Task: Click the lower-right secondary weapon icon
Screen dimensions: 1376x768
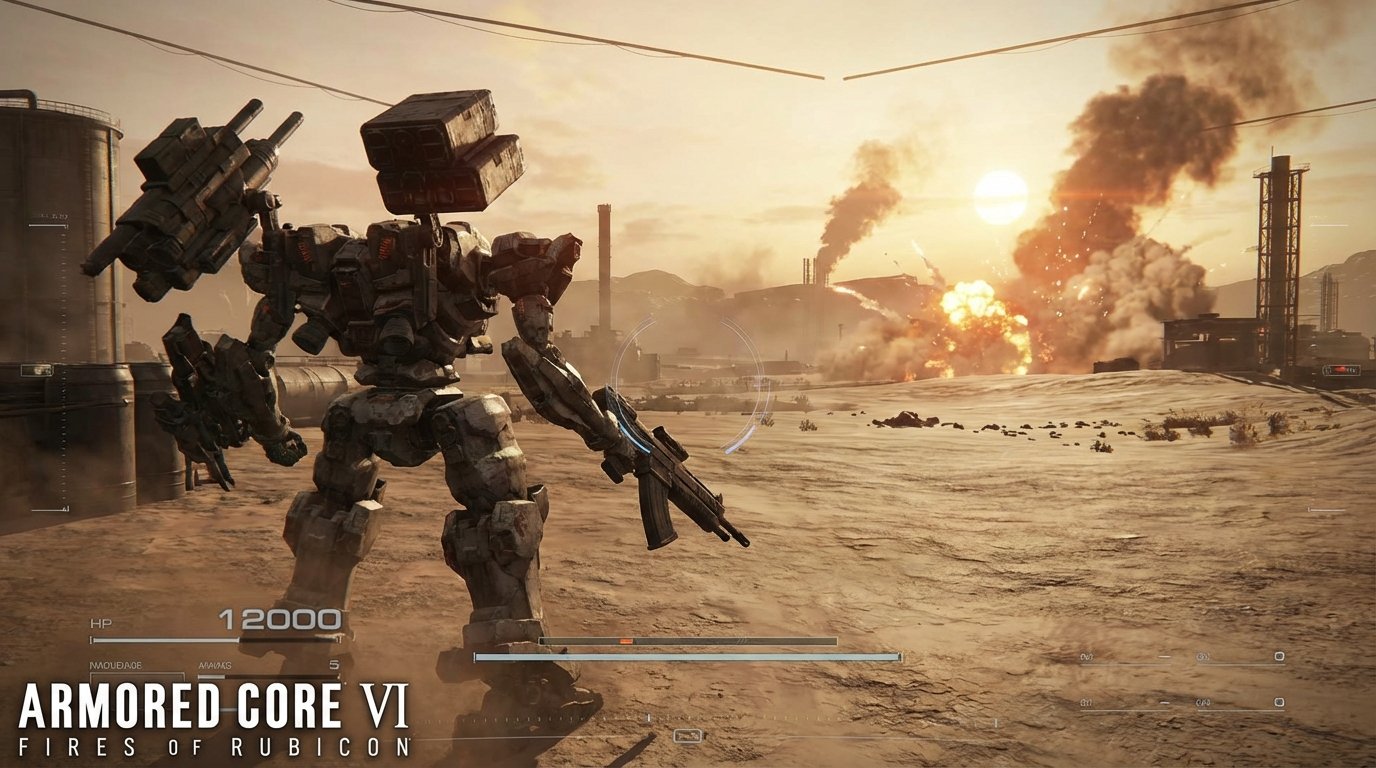Action: click(1280, 702)
